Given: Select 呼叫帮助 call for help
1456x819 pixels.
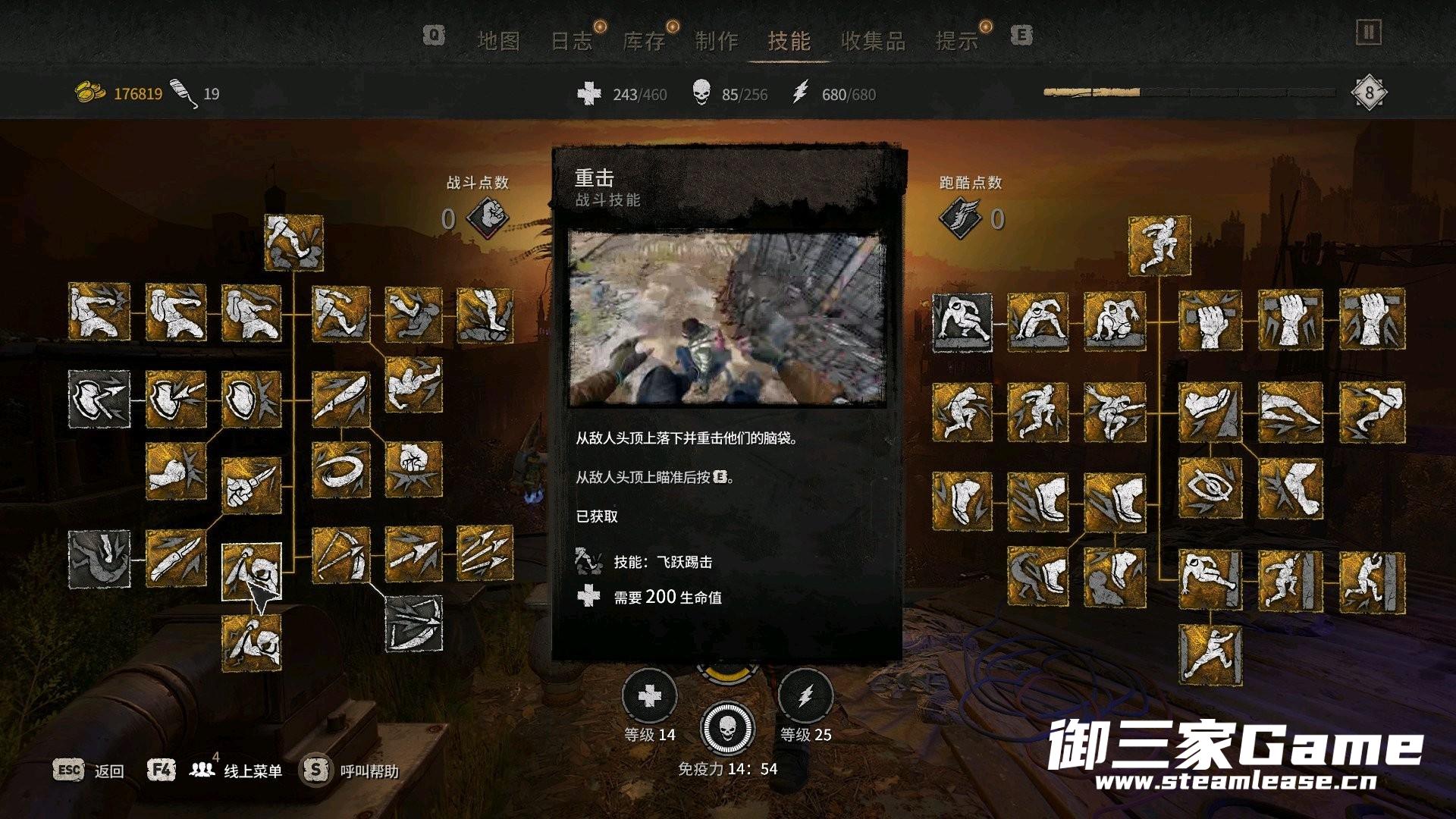Looking at the screenshot, I should point(369,771).
